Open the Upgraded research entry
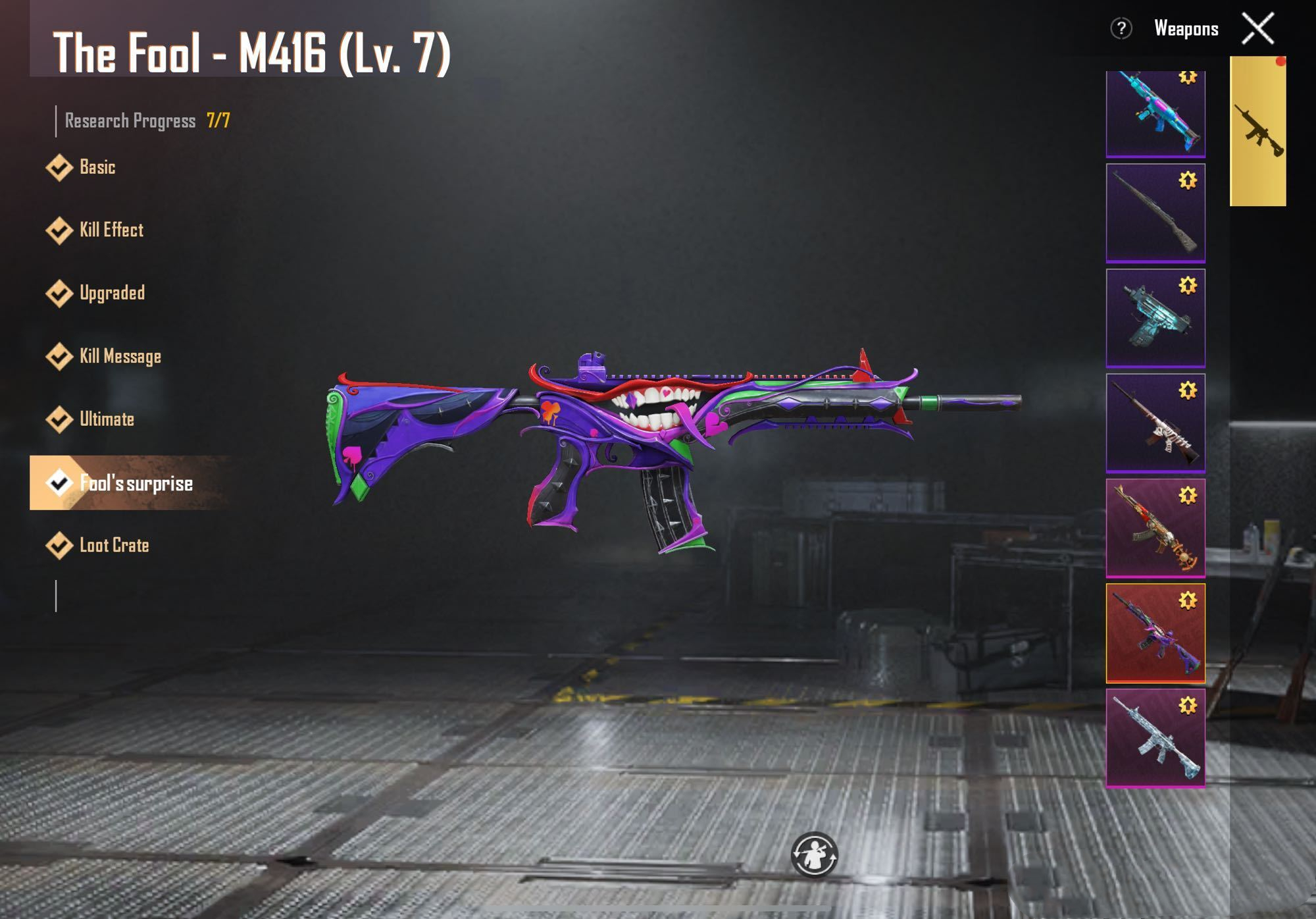The width and height of the screenshot is (1316, 919). 111,294
